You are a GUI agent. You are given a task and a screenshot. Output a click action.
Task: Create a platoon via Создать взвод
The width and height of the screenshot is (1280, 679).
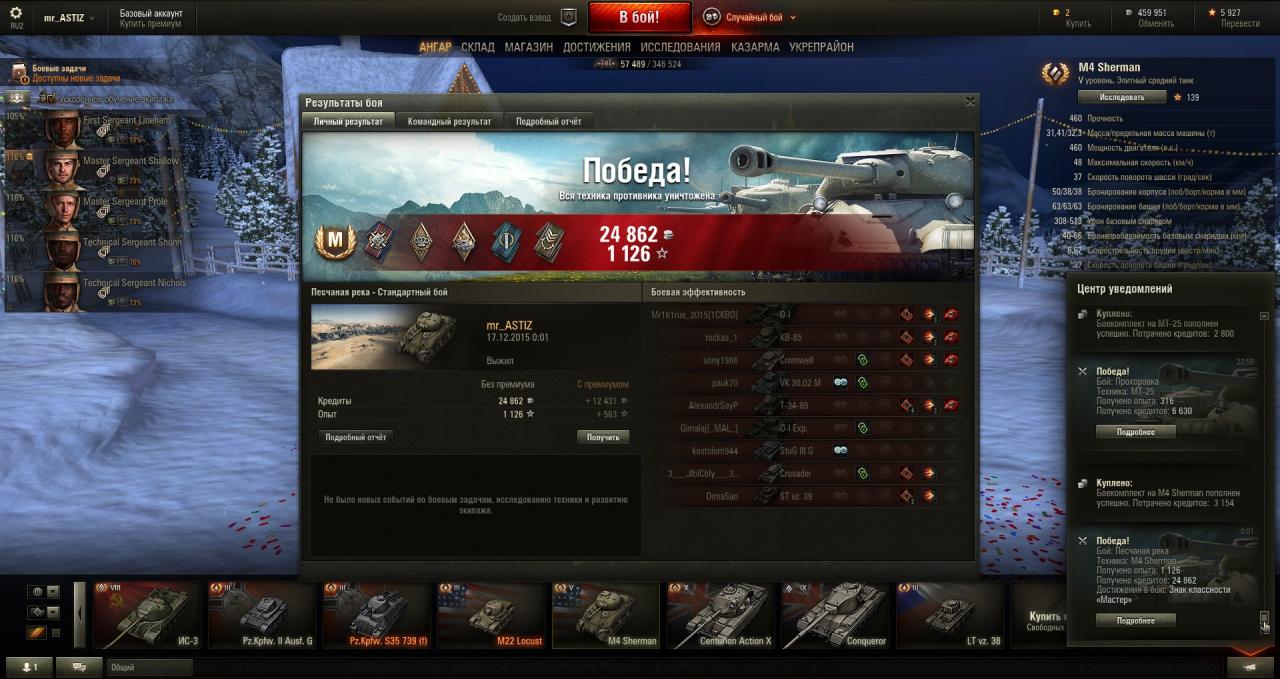coord(538,17)
